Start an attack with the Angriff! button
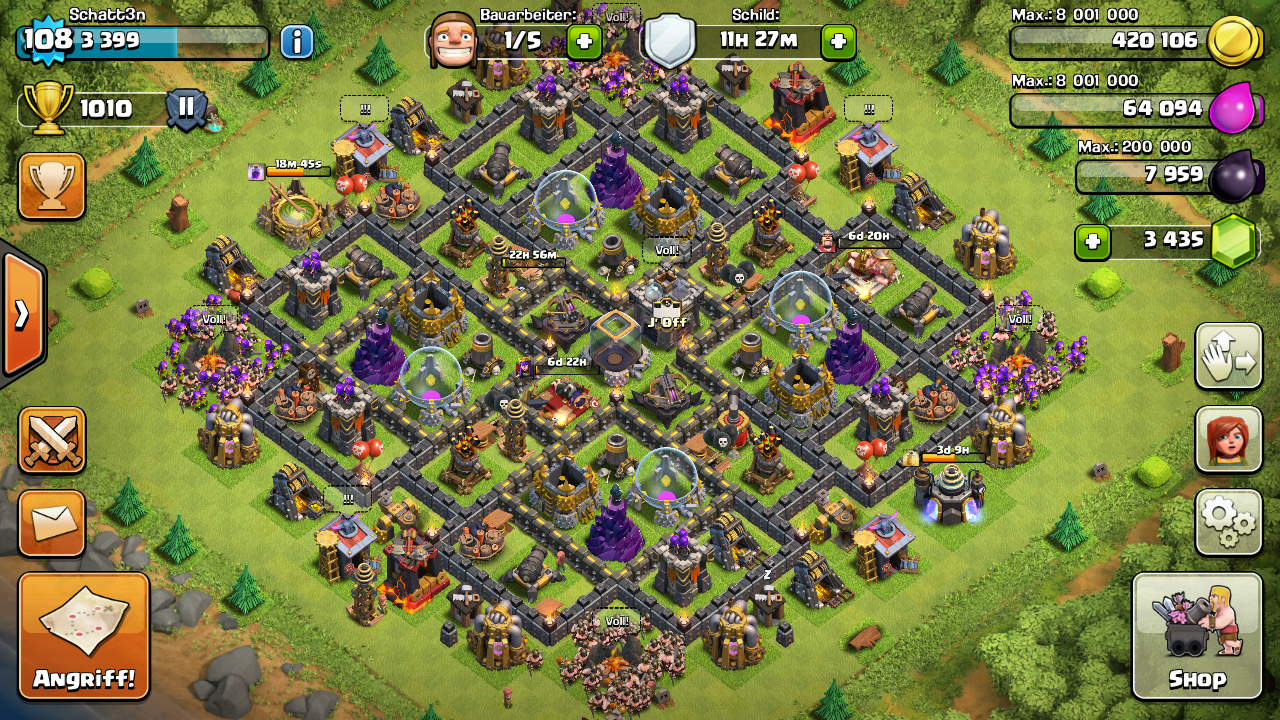This screenshot has width=1280, height=720. (x=84, y=636)
